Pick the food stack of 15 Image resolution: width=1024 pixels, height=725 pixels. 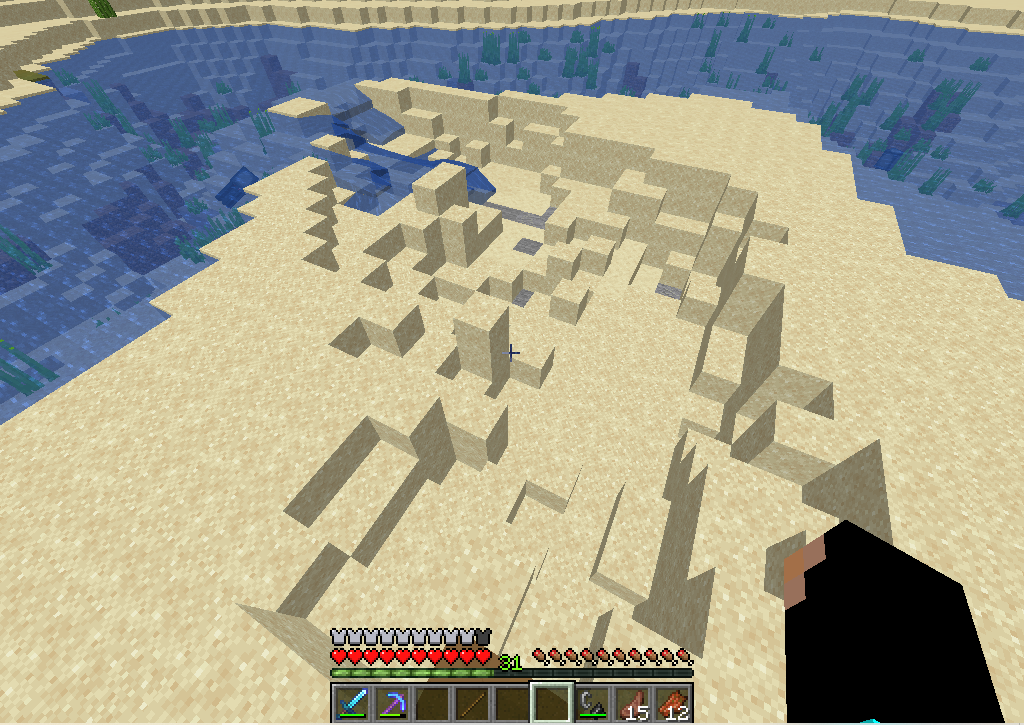(632, 702)
